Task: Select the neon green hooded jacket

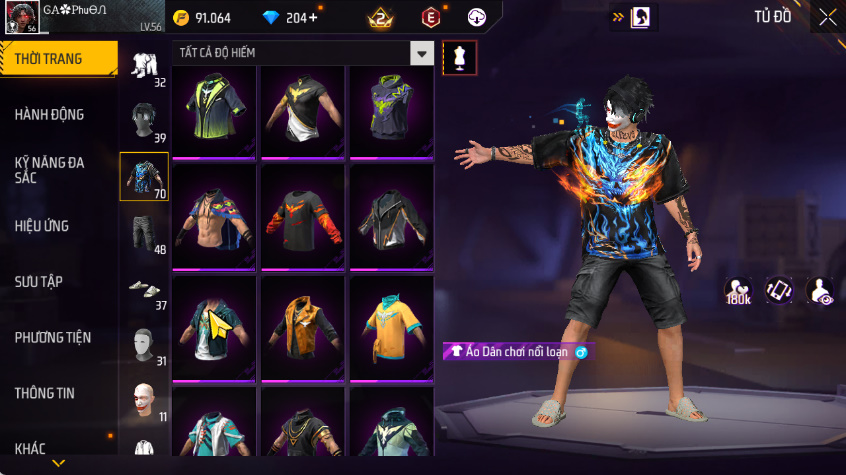Action: click(214, 110)
